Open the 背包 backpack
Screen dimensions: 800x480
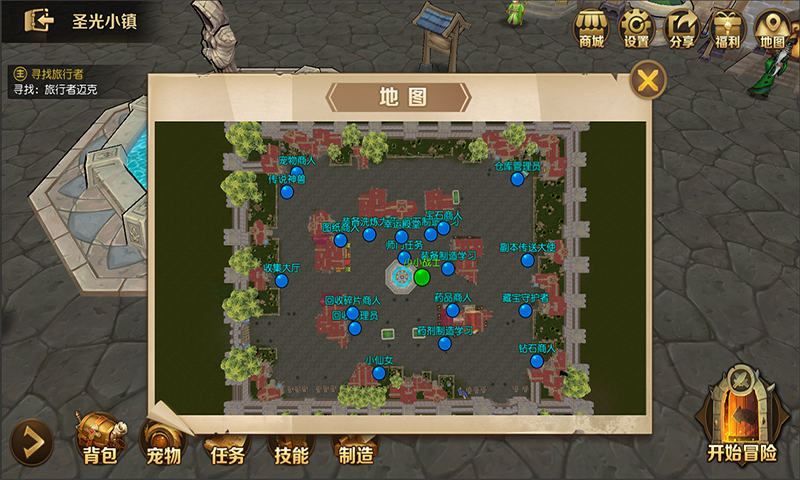click(x=100, y=440)
